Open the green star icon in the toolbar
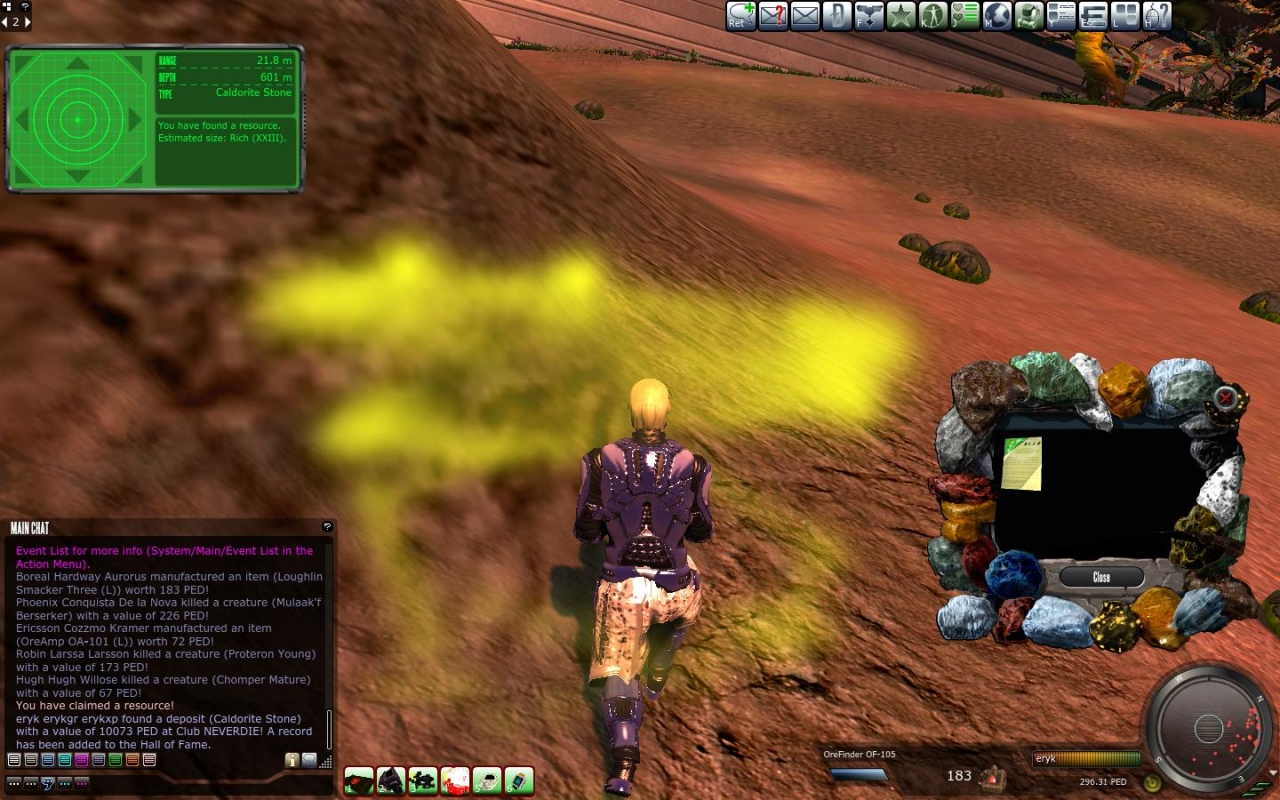Image resolution: width=1280 pixels, height=800 pixels. [901, 15]
